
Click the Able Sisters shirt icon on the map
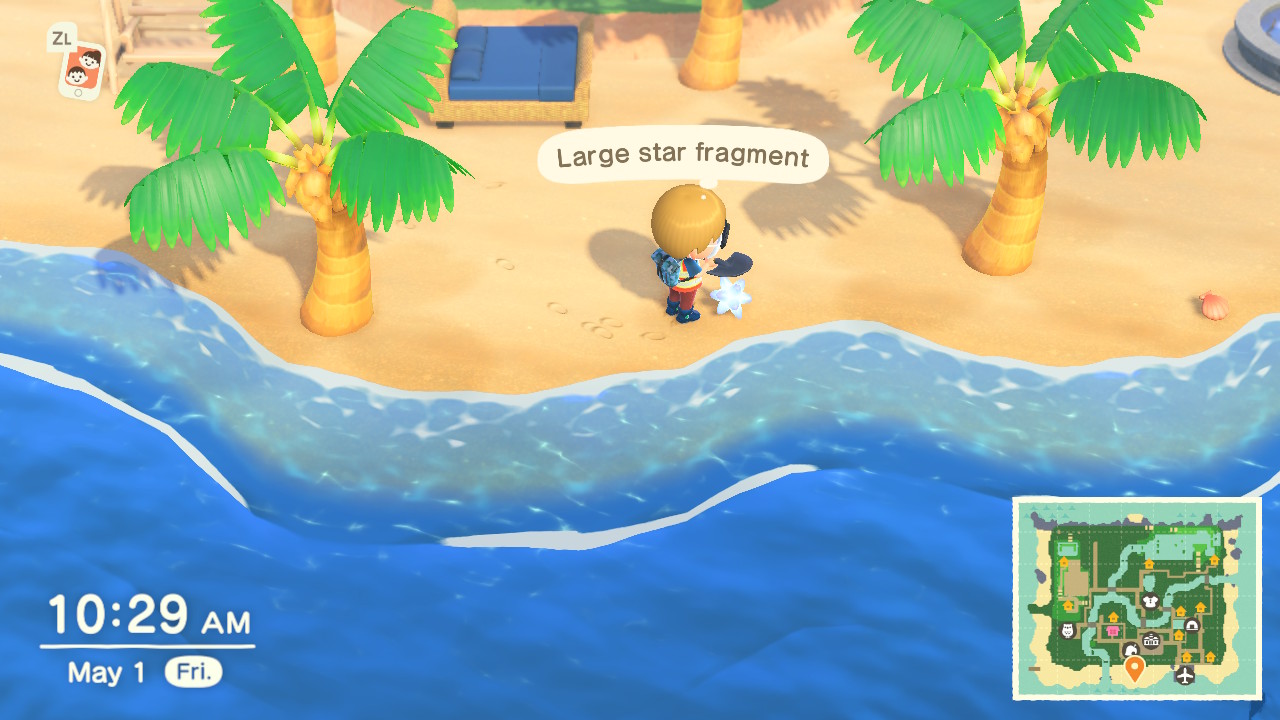pyautogui.click(x=1150, y=602)
